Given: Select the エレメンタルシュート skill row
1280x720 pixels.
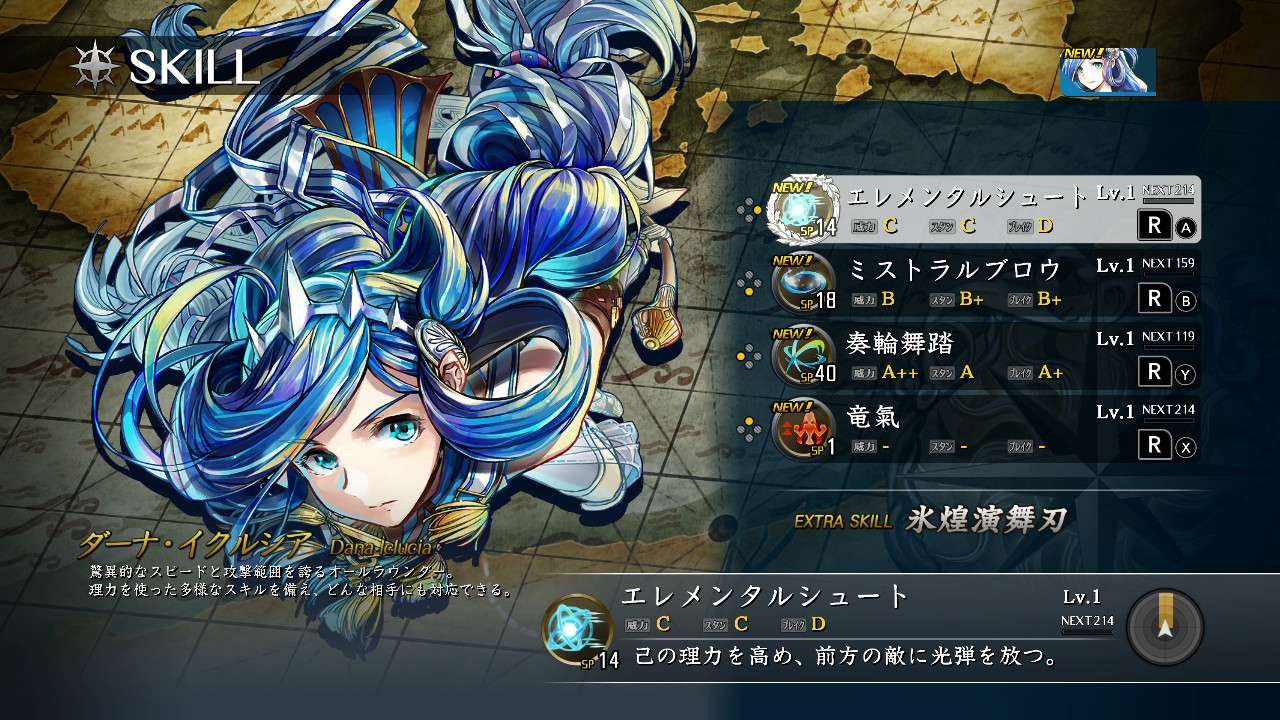Looking at the screenshot, I should (x=983, y=209).
